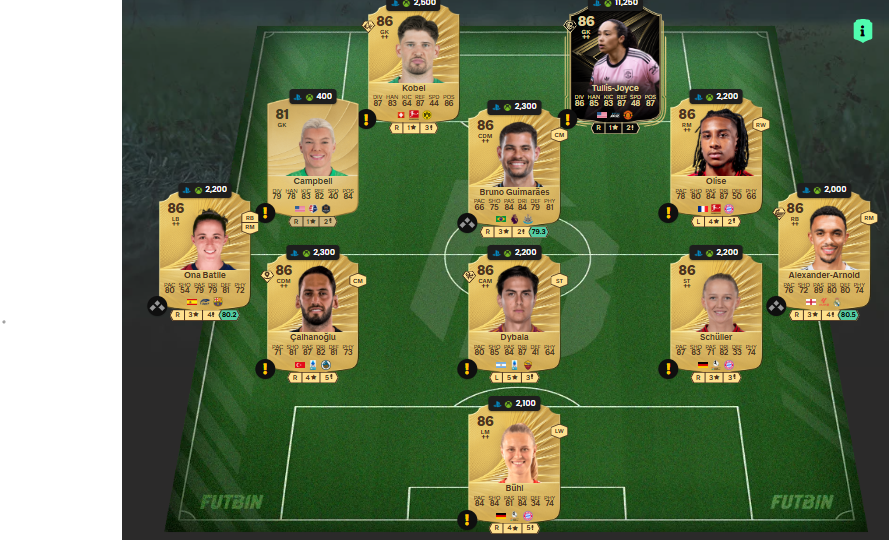The width and height of the screenshot is (889, 540).
Task: Click the warning icon beside Olise
Action: [667, 213]
